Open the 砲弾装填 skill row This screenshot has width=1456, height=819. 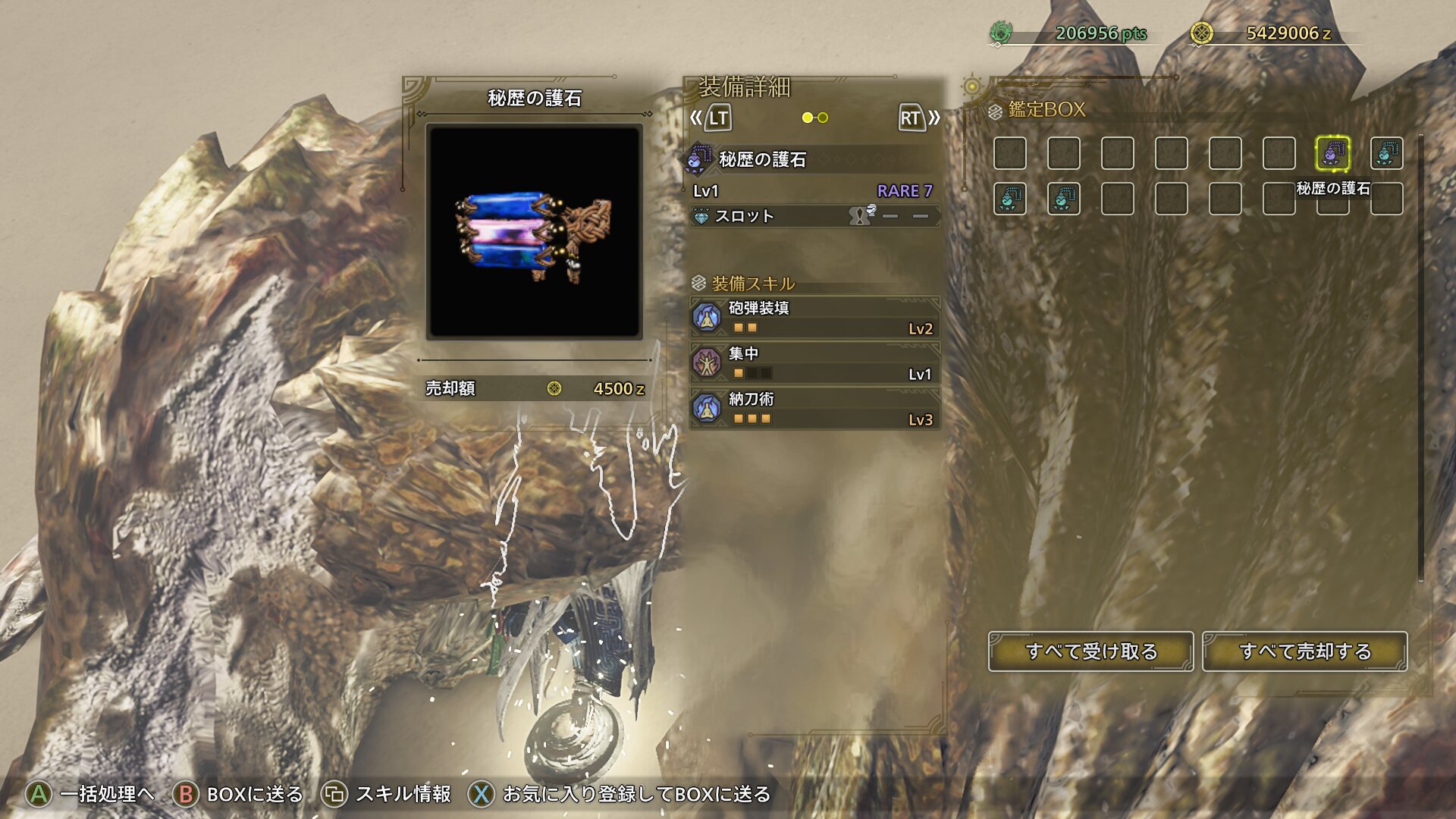coord(814,317)
